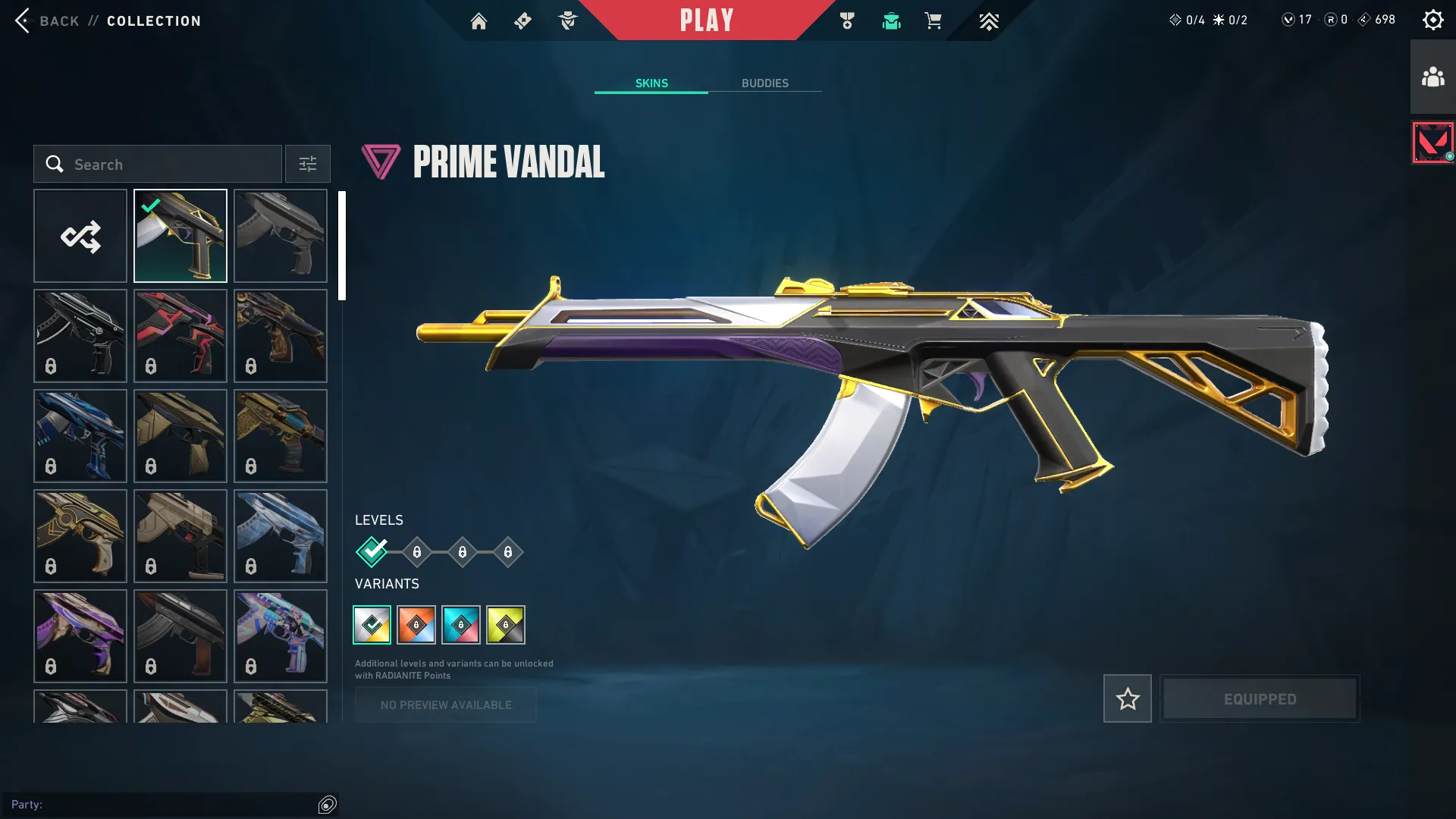Switch to the BUDDIES tab

766,83
